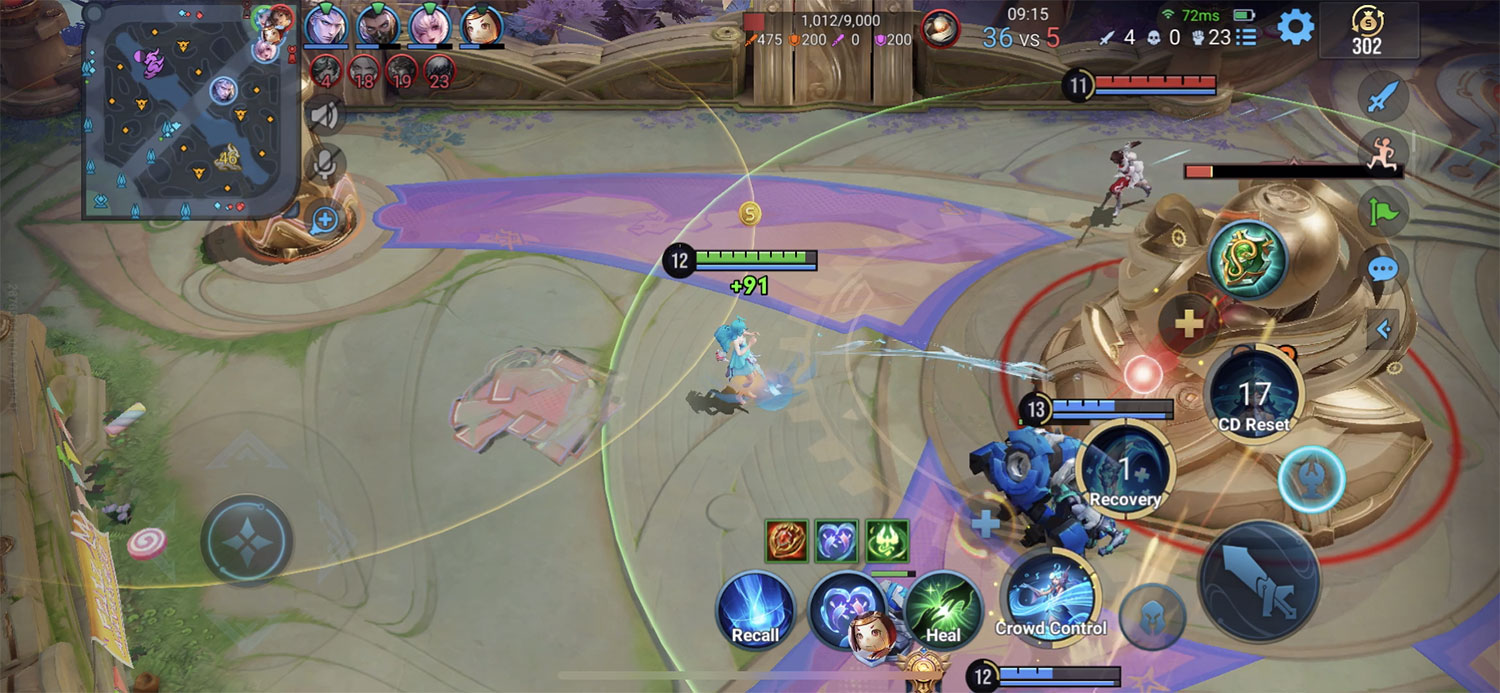Tap the CD Reset ultimate skill
1500x693 pixels.
[1254, 395]
